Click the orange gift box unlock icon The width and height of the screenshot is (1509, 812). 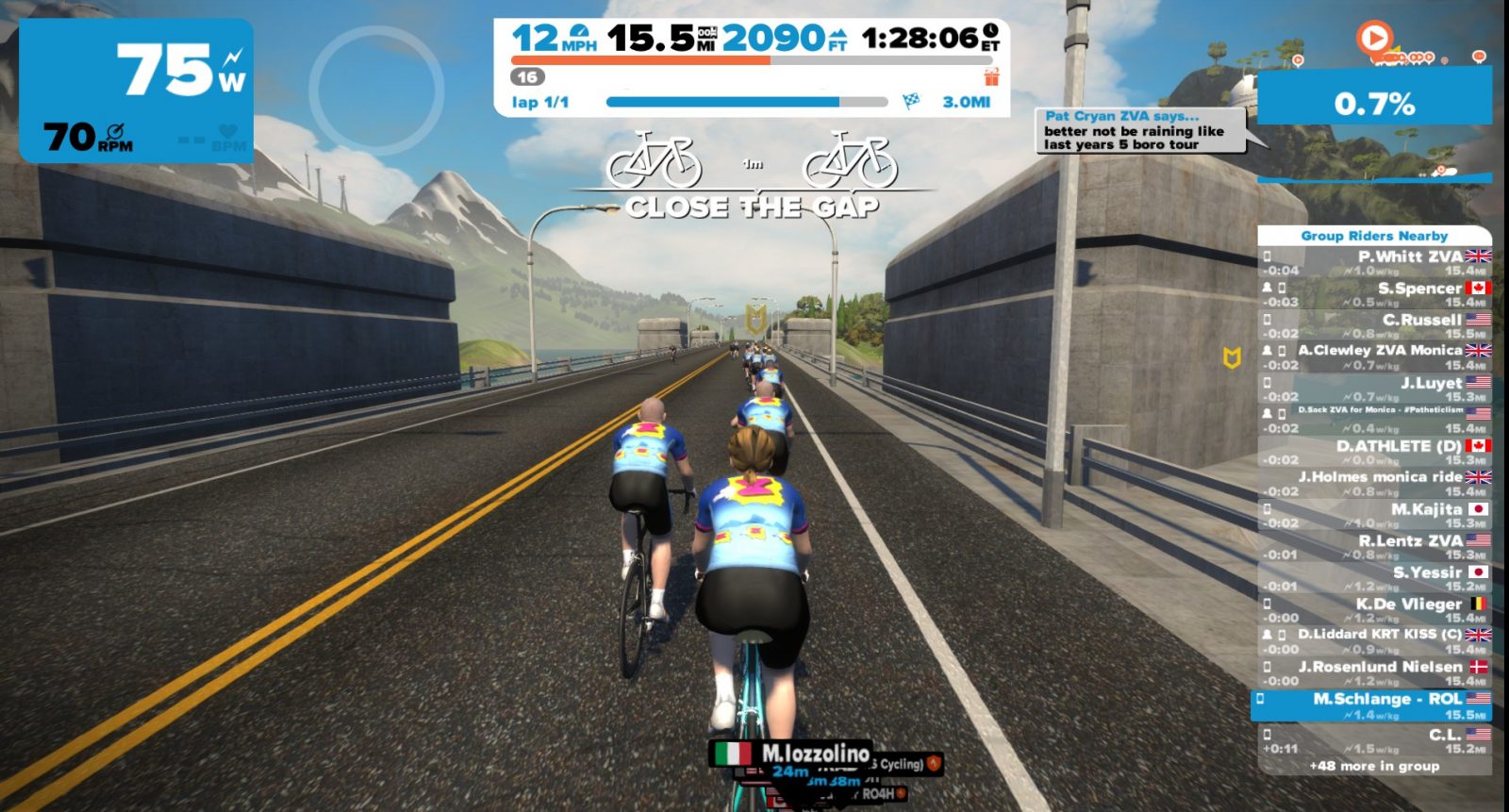point(991,76)
